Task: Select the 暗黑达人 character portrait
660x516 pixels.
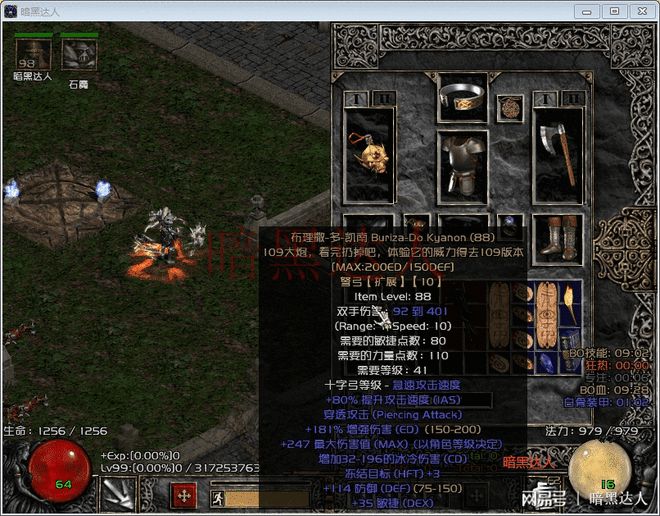Action: tap(33, 53)
